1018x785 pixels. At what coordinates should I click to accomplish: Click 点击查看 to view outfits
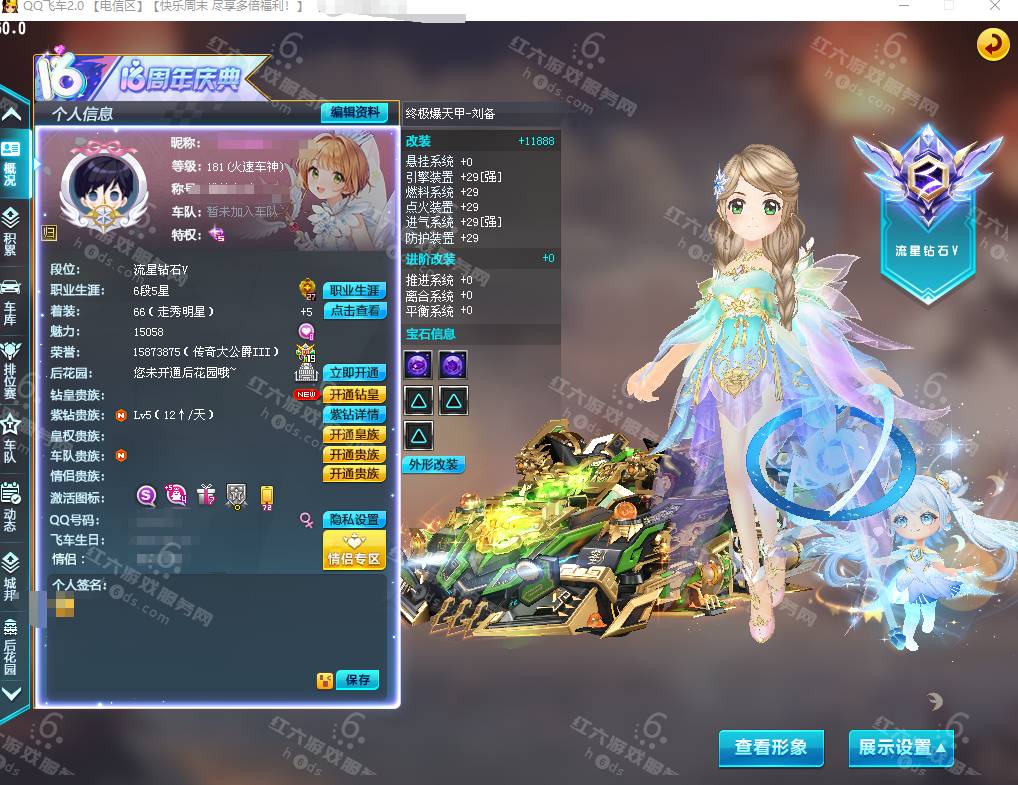[354, 310]
